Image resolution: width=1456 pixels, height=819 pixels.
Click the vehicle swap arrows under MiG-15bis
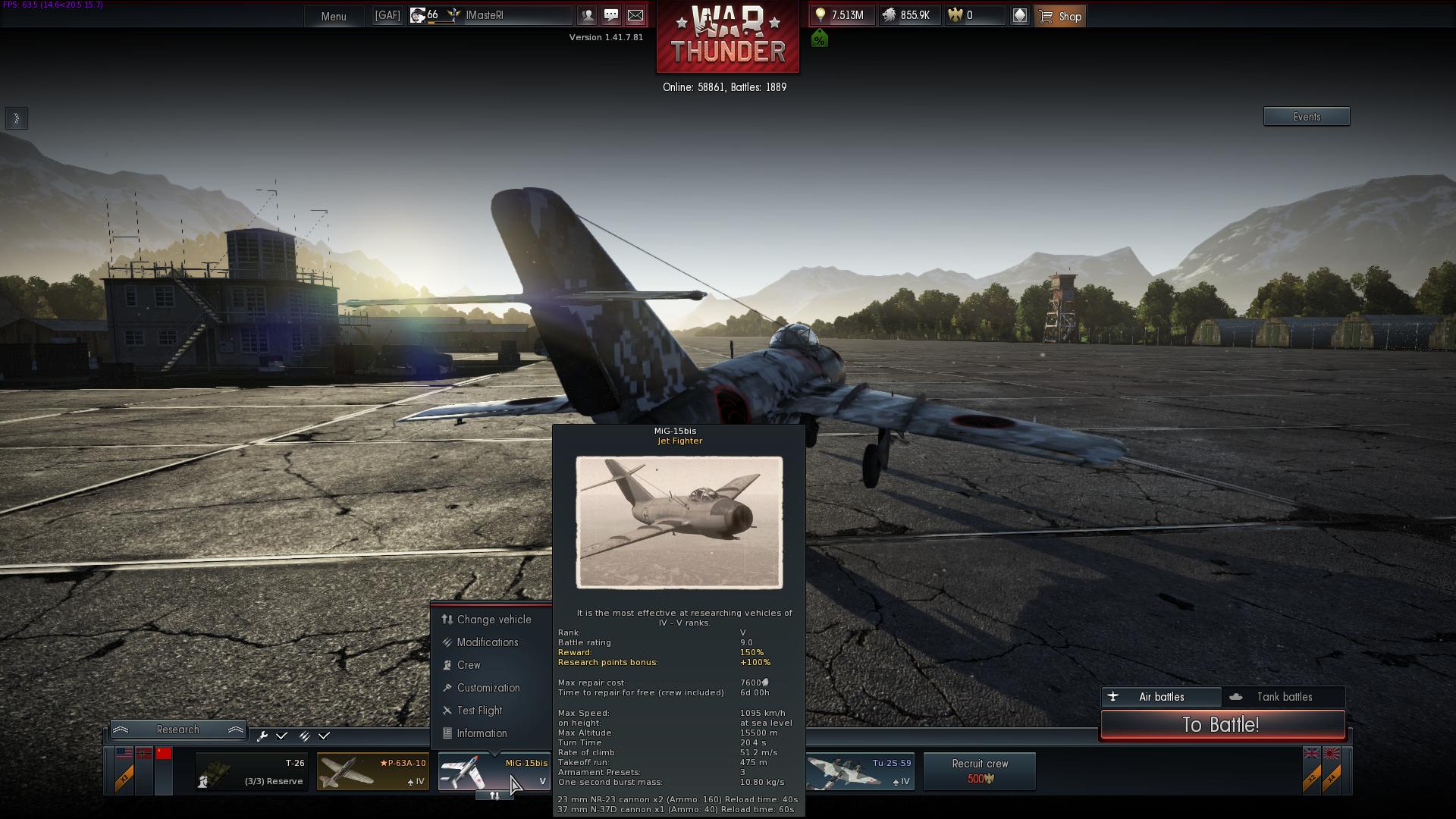pos(494,795)
